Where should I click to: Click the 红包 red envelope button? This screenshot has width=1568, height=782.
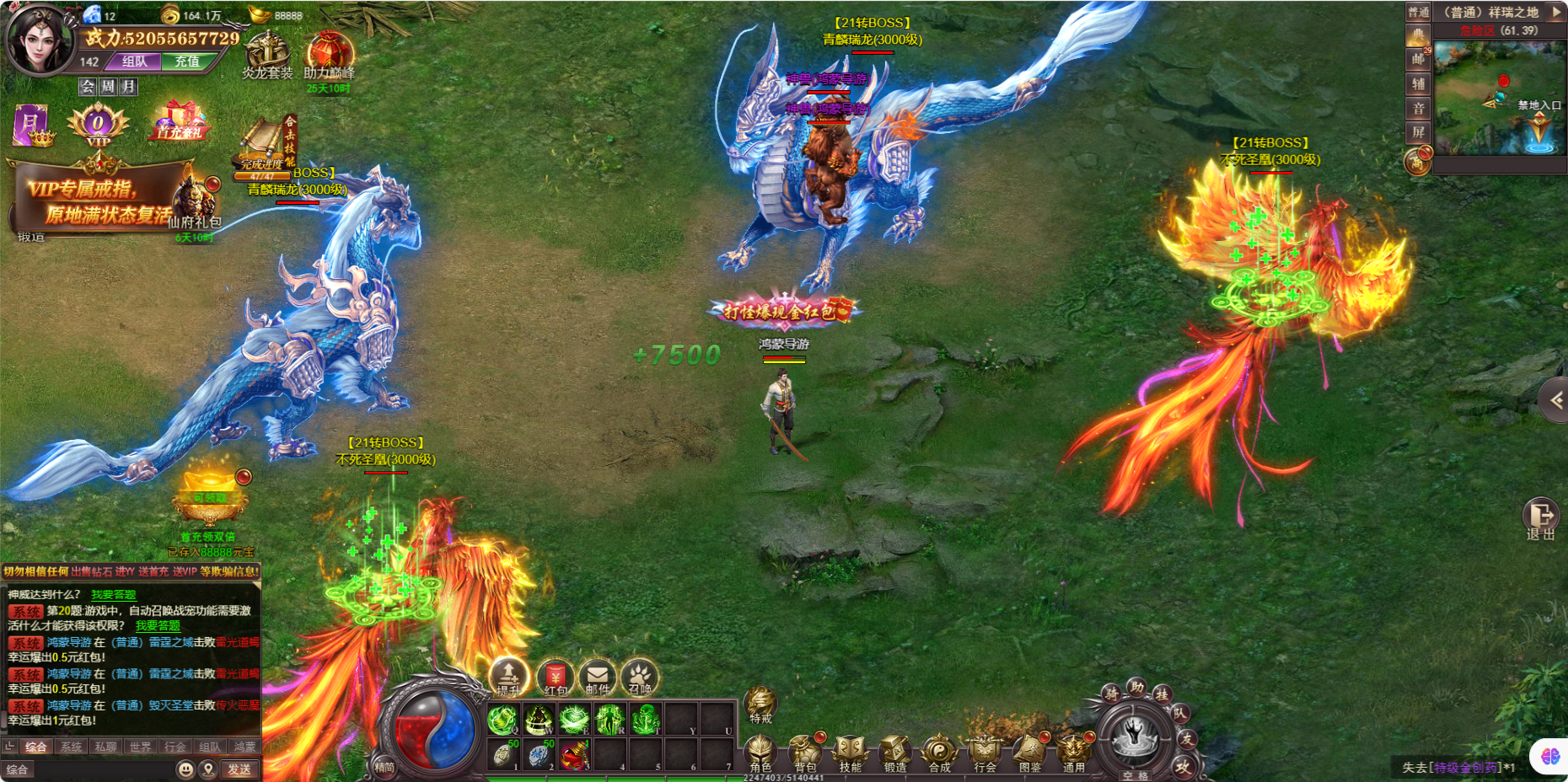555,677
